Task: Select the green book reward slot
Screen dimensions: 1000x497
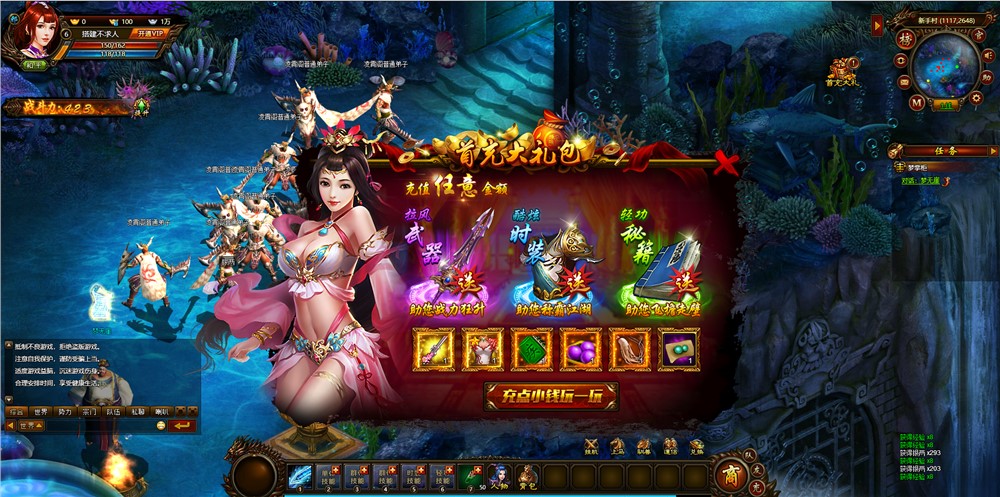Action: click(x=532, y=350)
